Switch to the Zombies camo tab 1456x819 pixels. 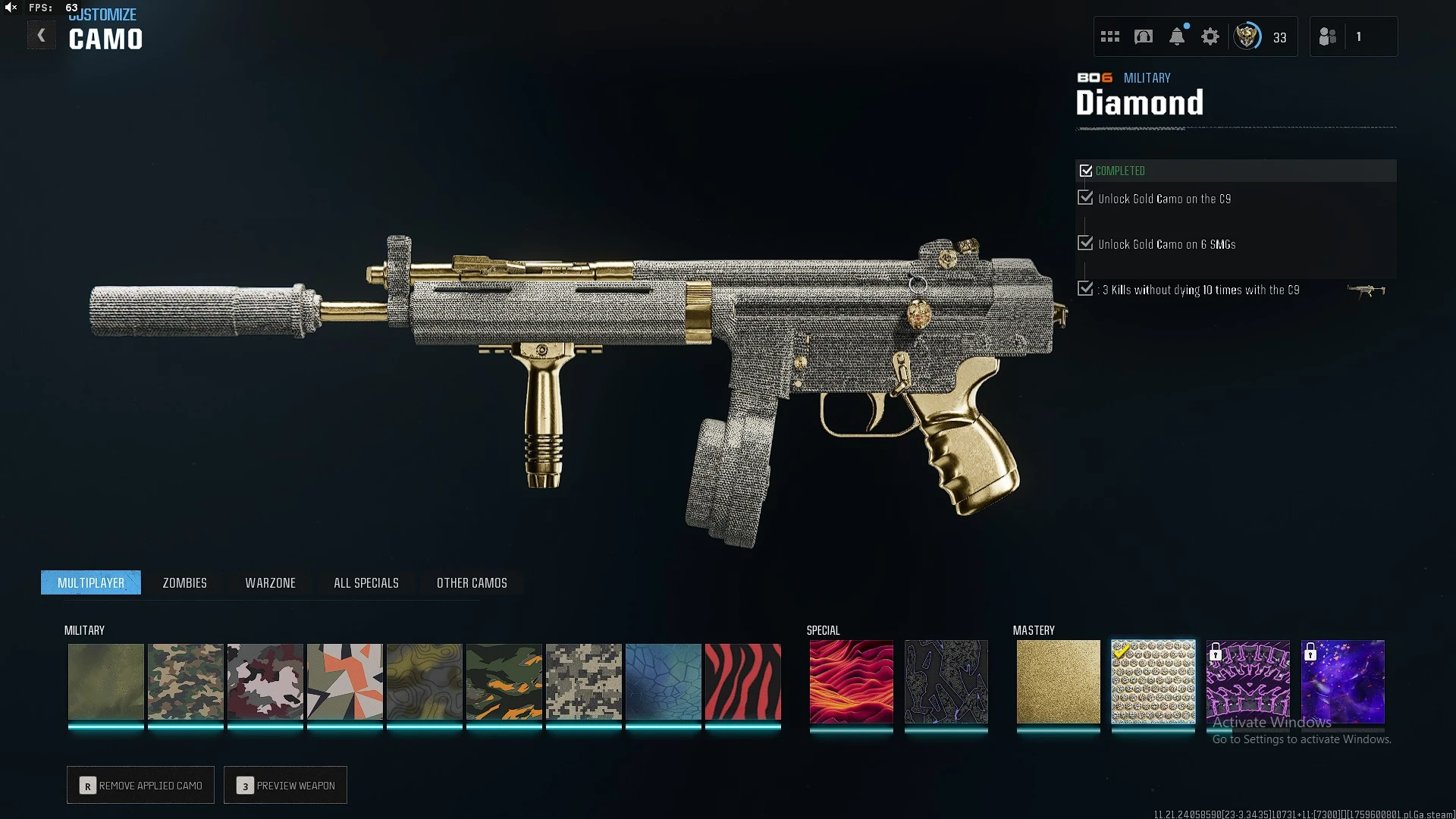pos(184,582)
